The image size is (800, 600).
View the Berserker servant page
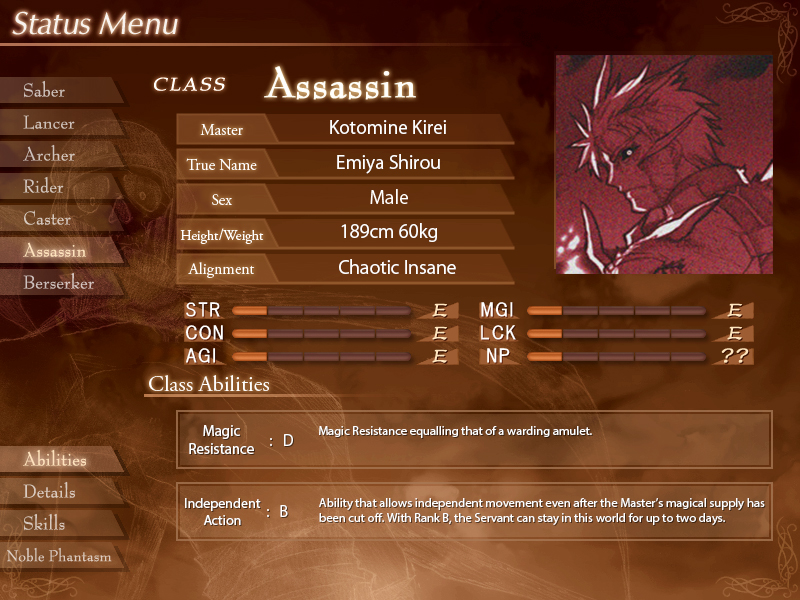click(58, 283)
